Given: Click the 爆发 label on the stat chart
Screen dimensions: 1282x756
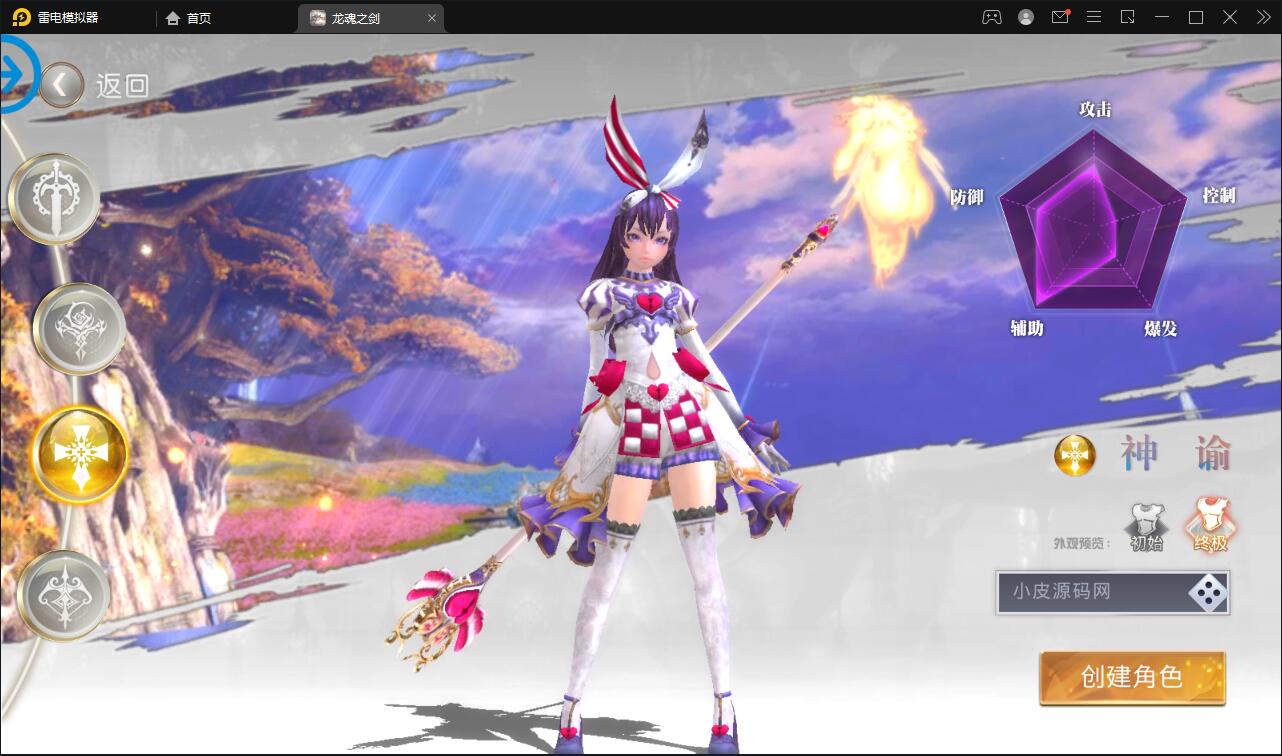Looking at the screenshot, I should (x=1162, y=327).
